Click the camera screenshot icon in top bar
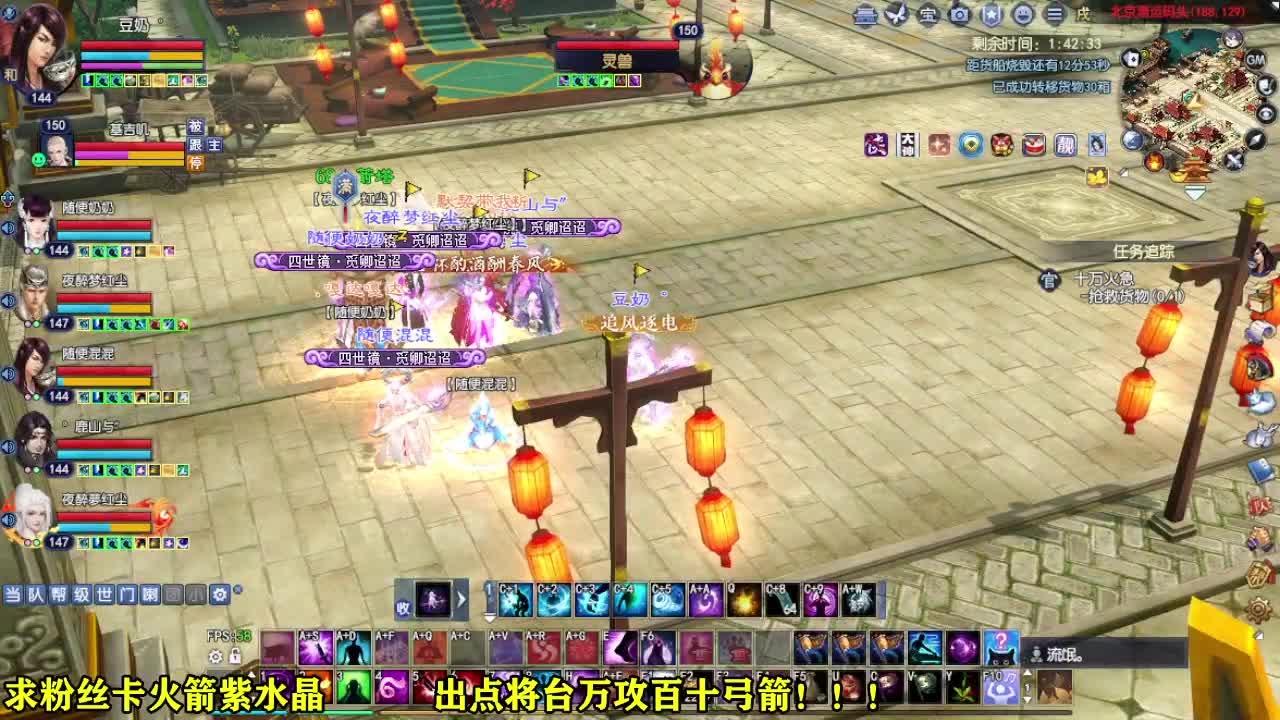Screen dimensions: 1280x720 [961, 15]
